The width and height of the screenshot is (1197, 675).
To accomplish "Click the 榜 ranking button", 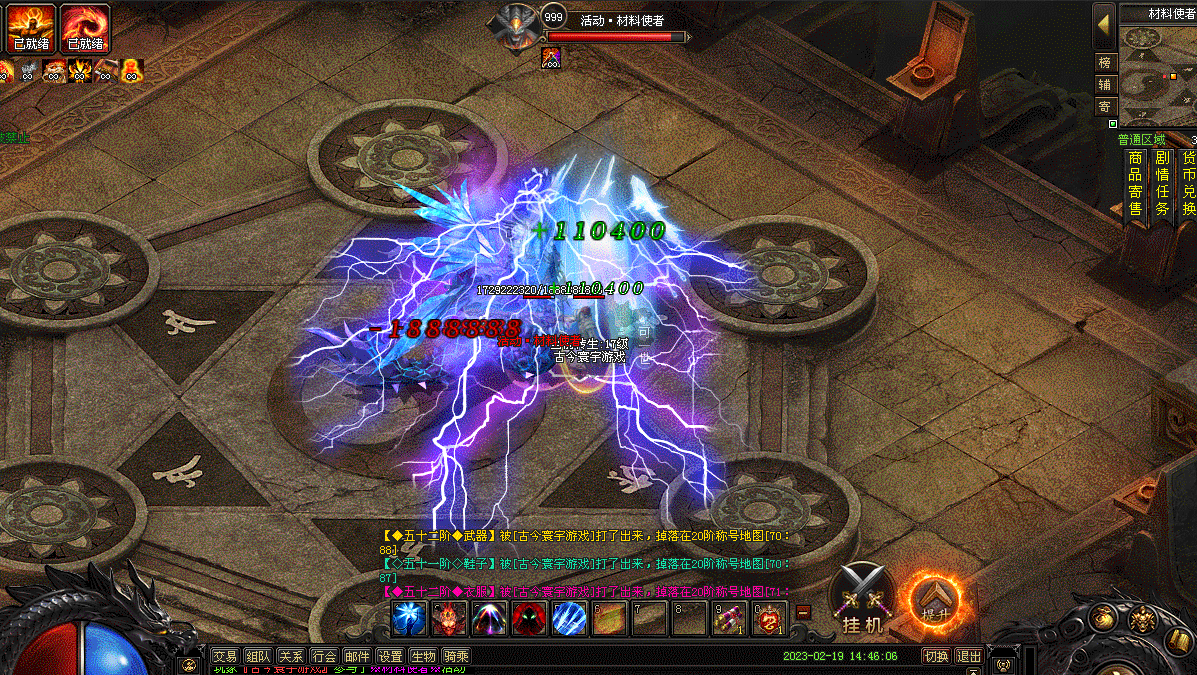I will pos(1105,62).
